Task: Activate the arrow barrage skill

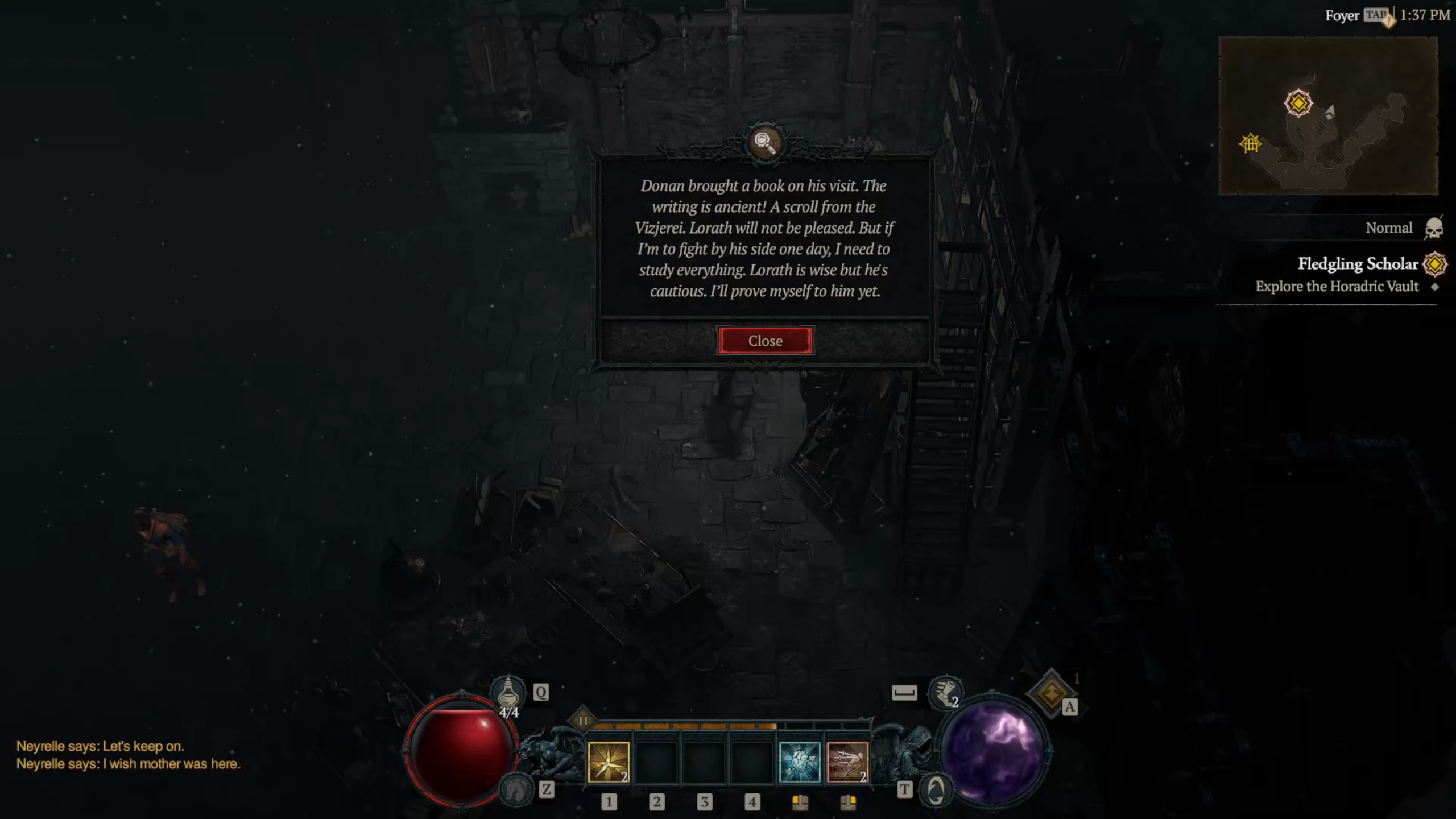Action: 847,762
